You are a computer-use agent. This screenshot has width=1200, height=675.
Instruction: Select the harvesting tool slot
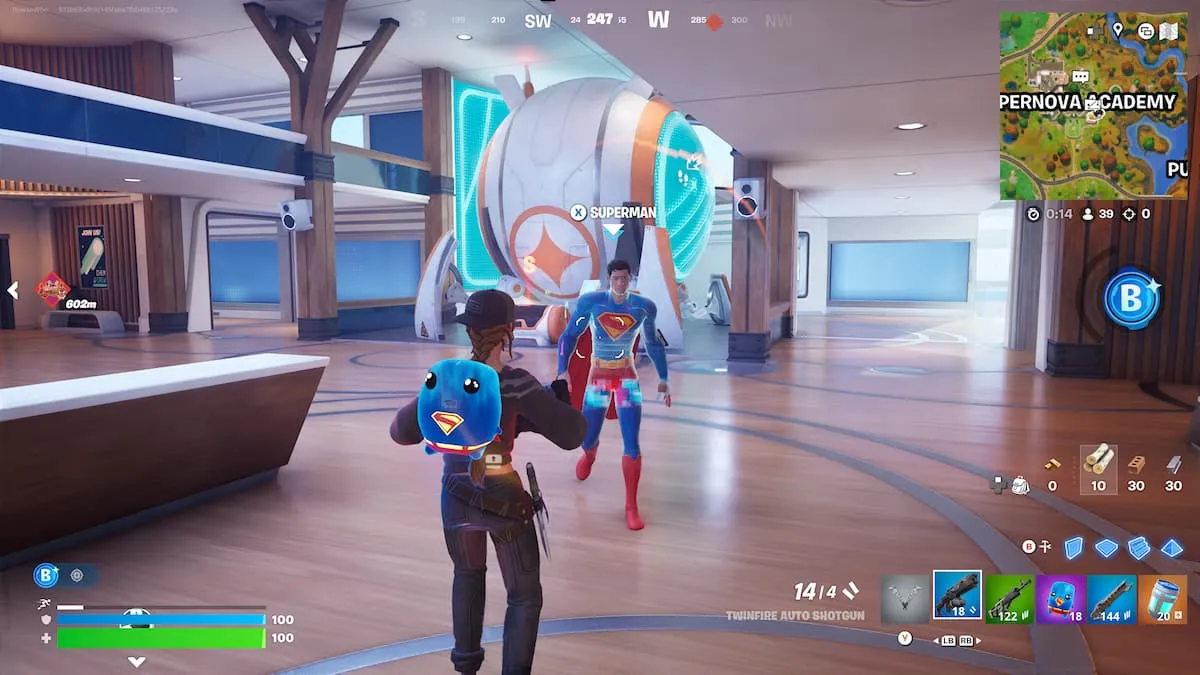(905, 598)
